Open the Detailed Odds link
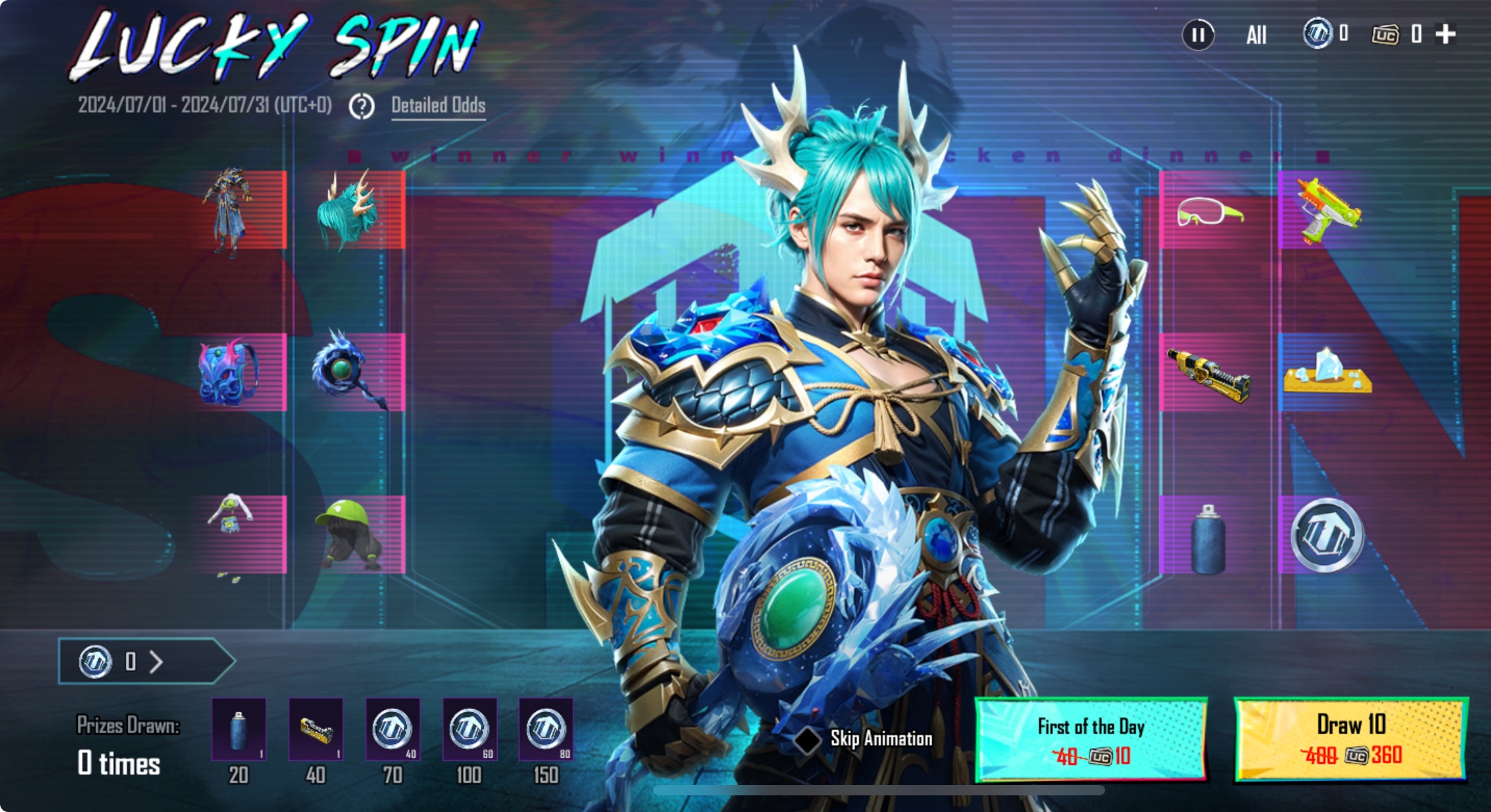 tap(438, 105)
